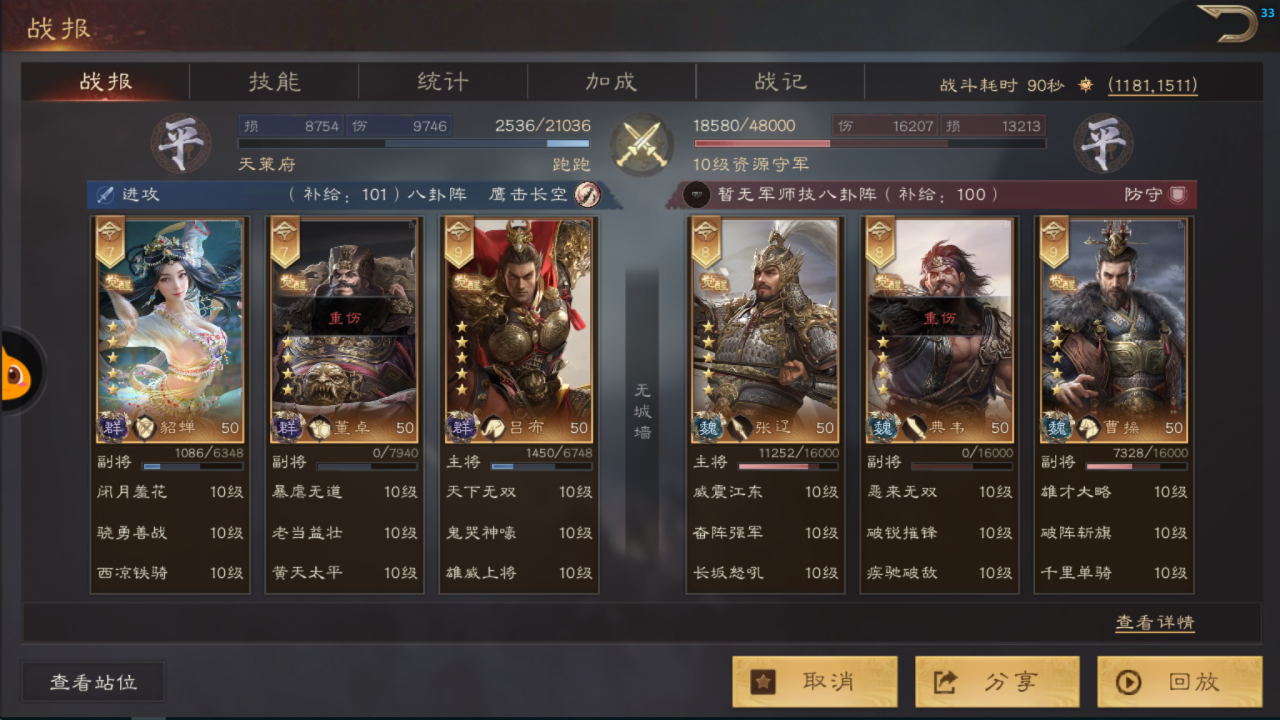Open the 战记 tab
1280x720 pixels.
click(x=780, y=82)
